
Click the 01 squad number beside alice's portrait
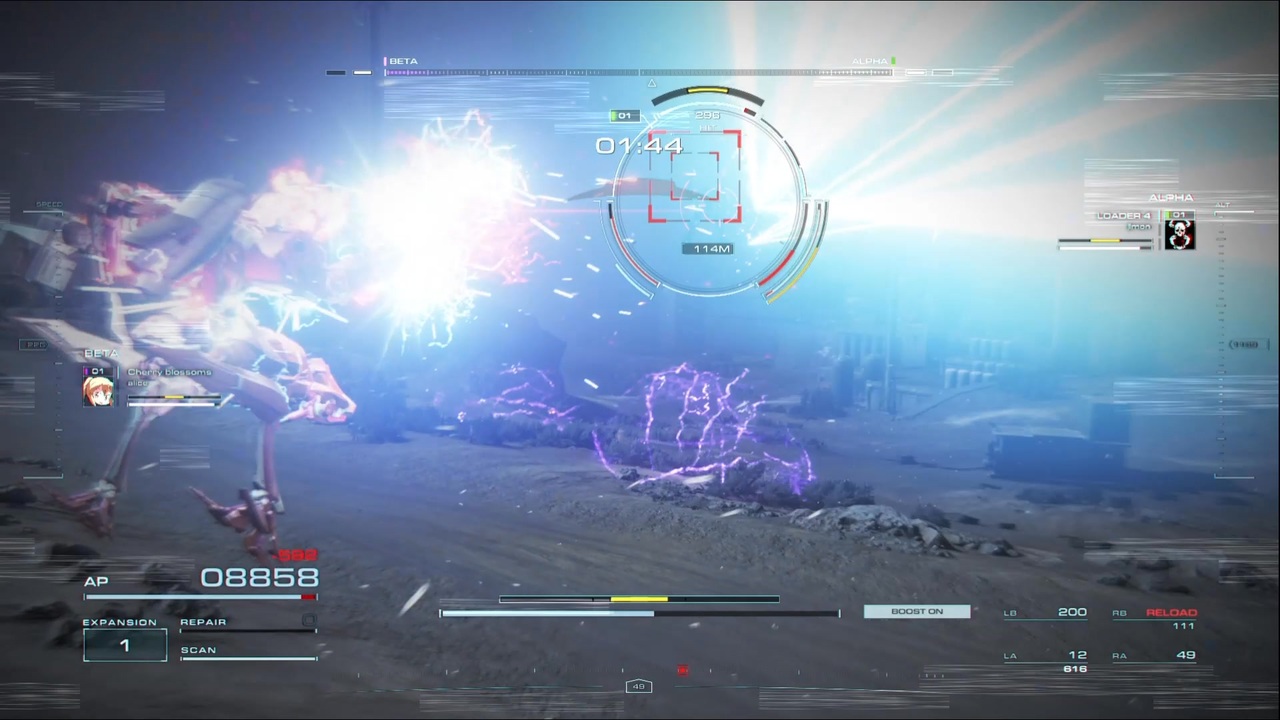97,371
